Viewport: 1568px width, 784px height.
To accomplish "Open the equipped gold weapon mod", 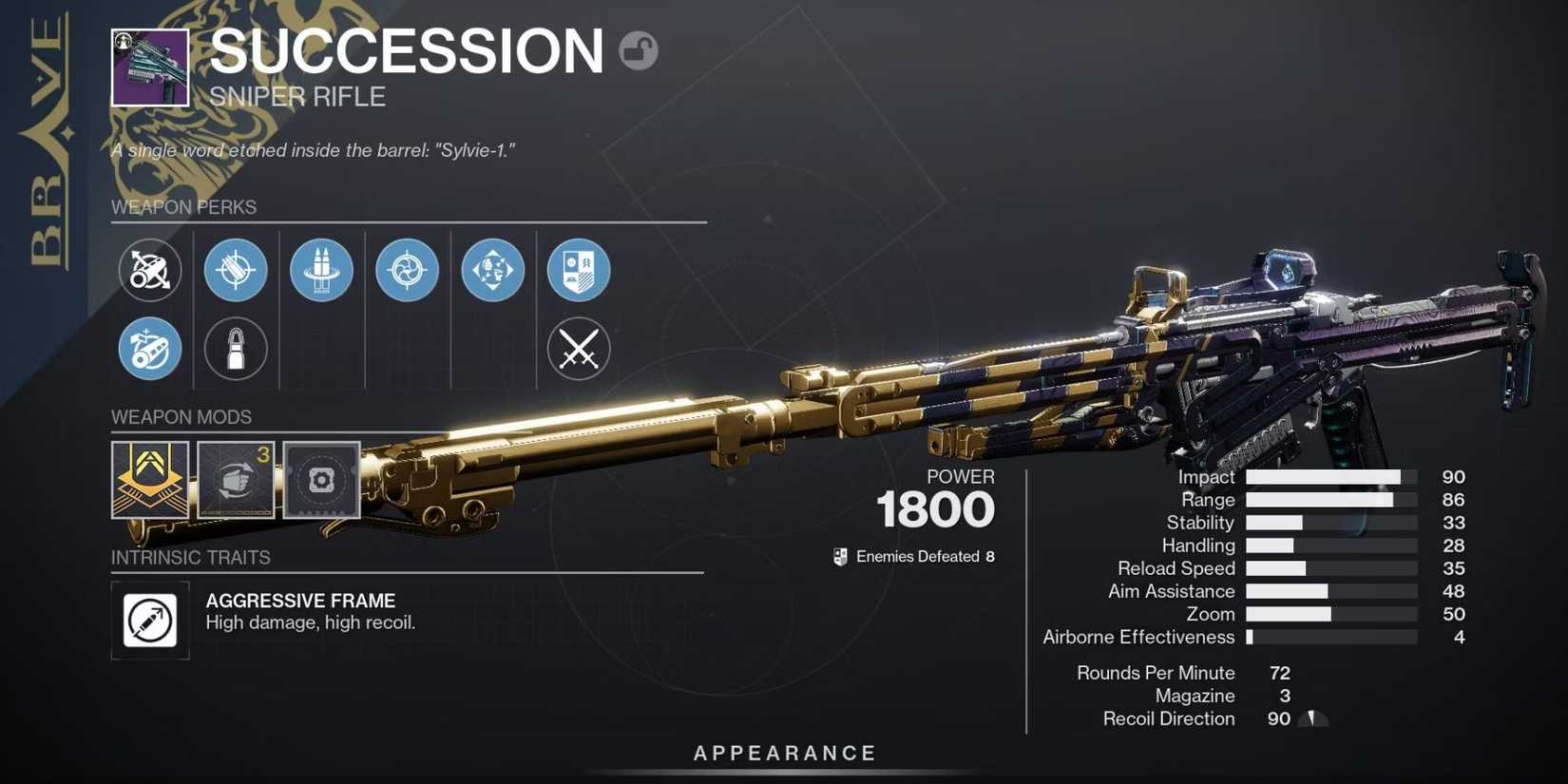I will (x=150, y=480).
